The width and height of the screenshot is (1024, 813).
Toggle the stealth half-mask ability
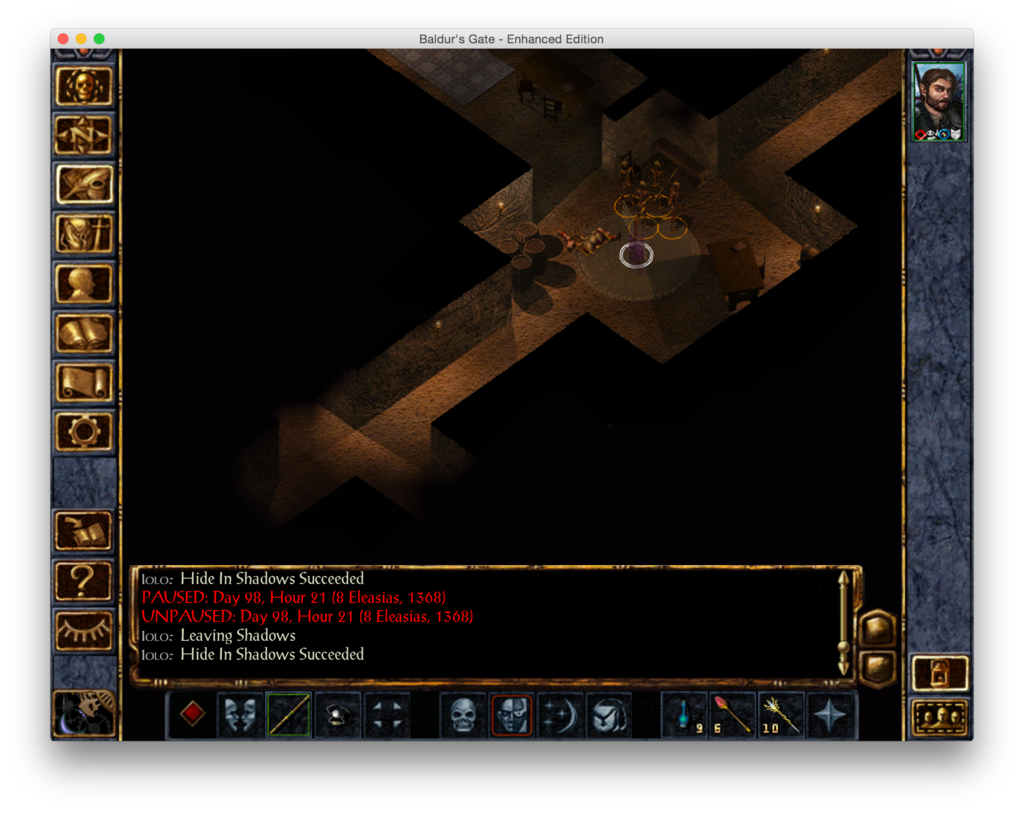pos(511,715)
